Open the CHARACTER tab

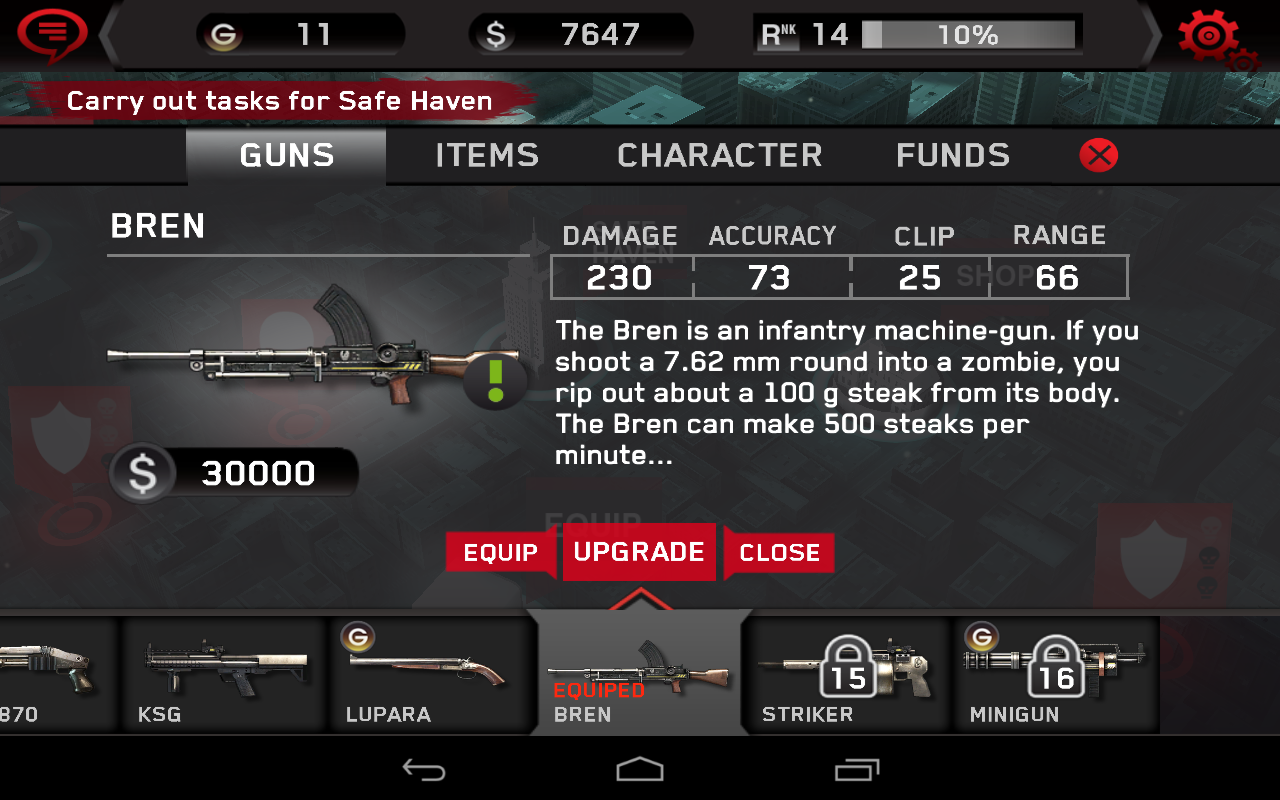720,155
